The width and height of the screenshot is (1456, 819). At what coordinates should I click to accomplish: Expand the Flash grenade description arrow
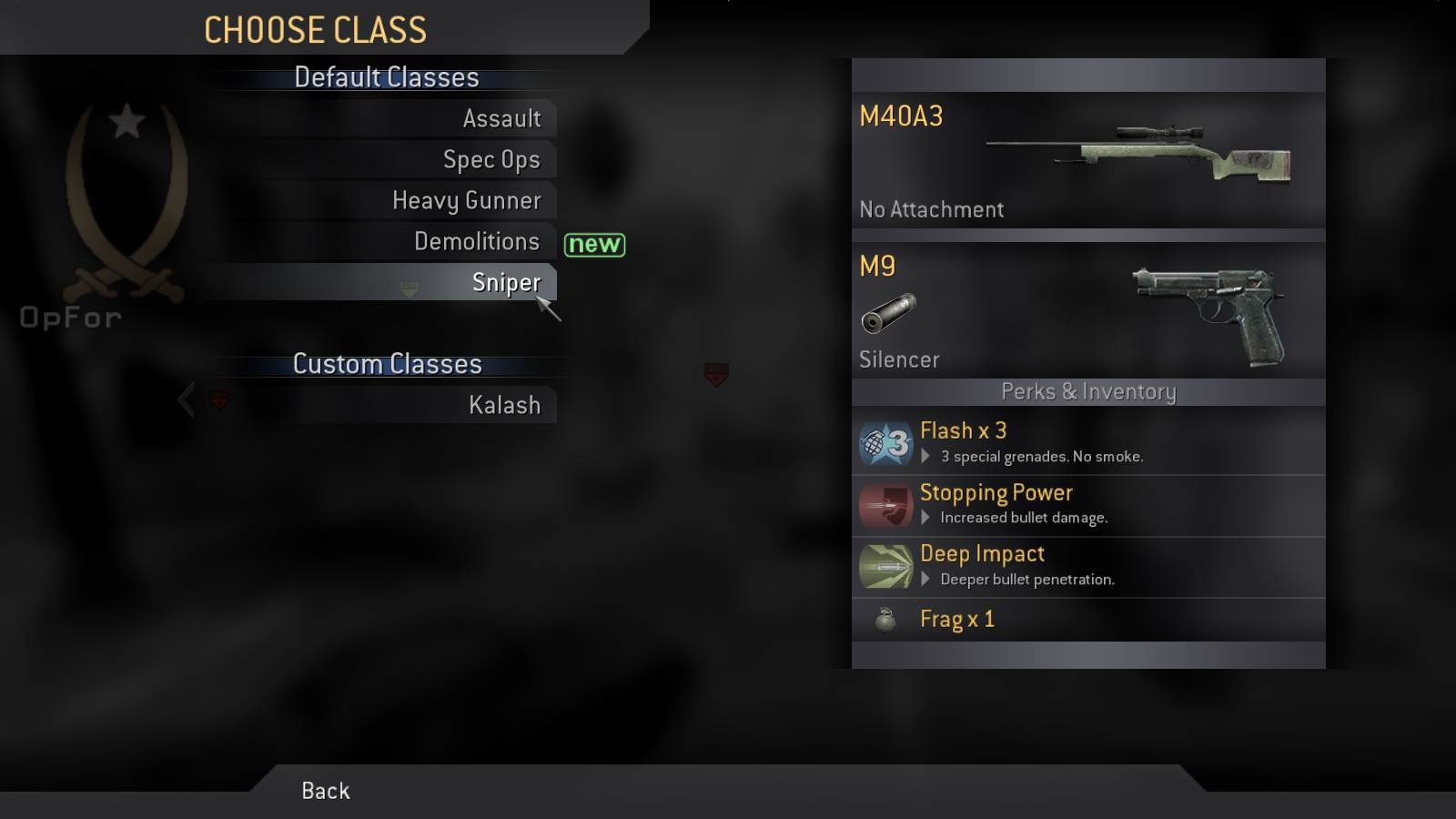click(927, 457)
